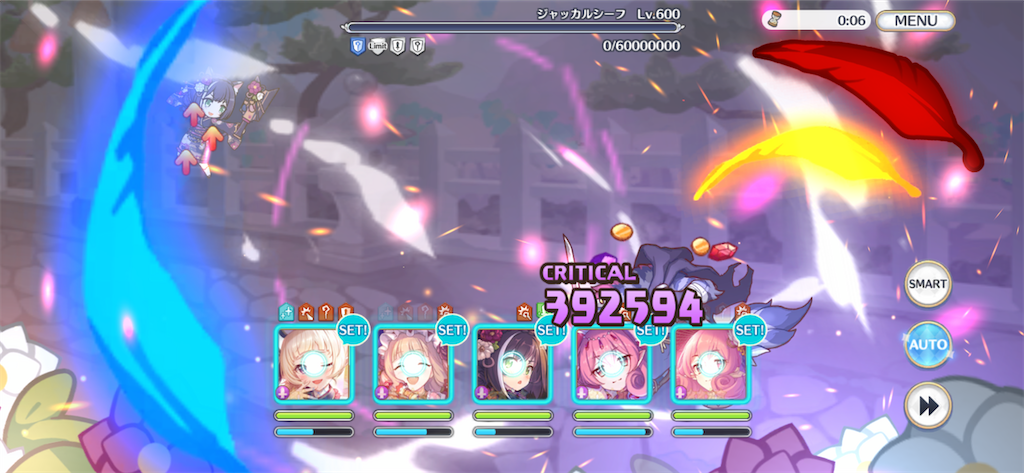Select the rightmost pink curly-haired character portrait
This screenshot has height=473, width=1024.
pos(709,364)
